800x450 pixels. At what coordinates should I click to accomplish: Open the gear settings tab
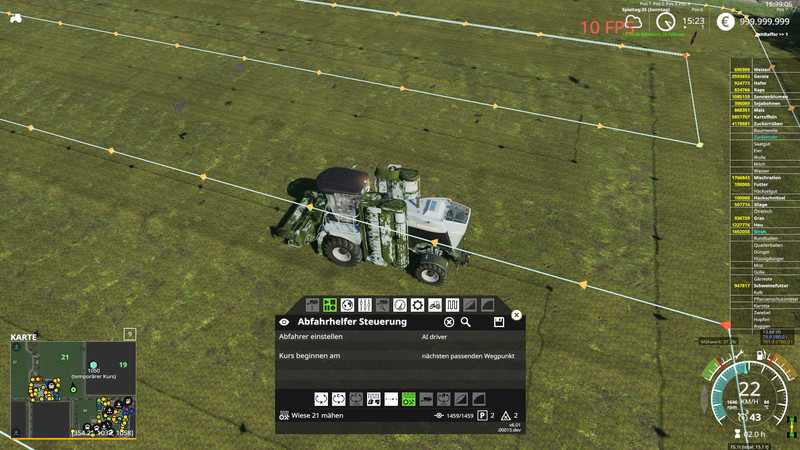click(418, 304)
